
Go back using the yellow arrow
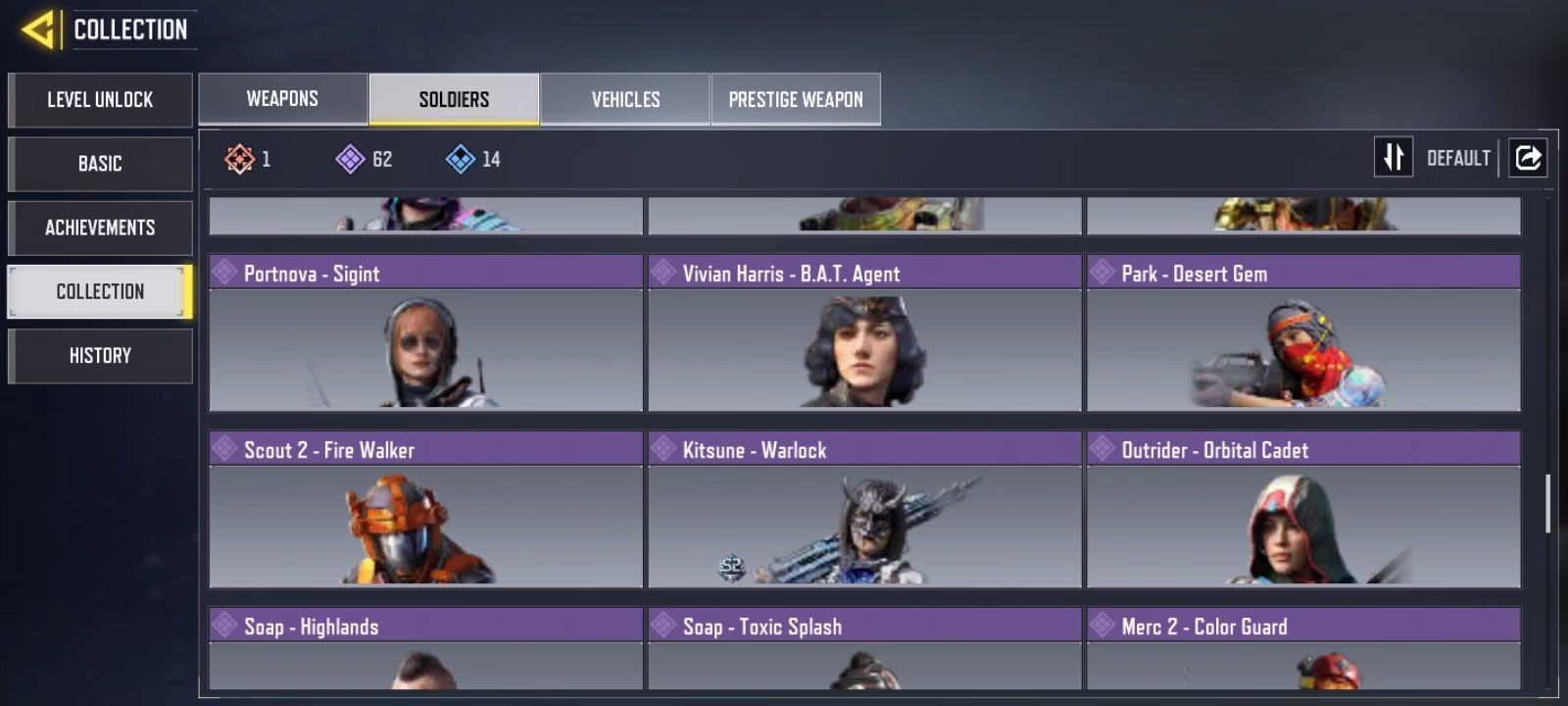(38, 29)
